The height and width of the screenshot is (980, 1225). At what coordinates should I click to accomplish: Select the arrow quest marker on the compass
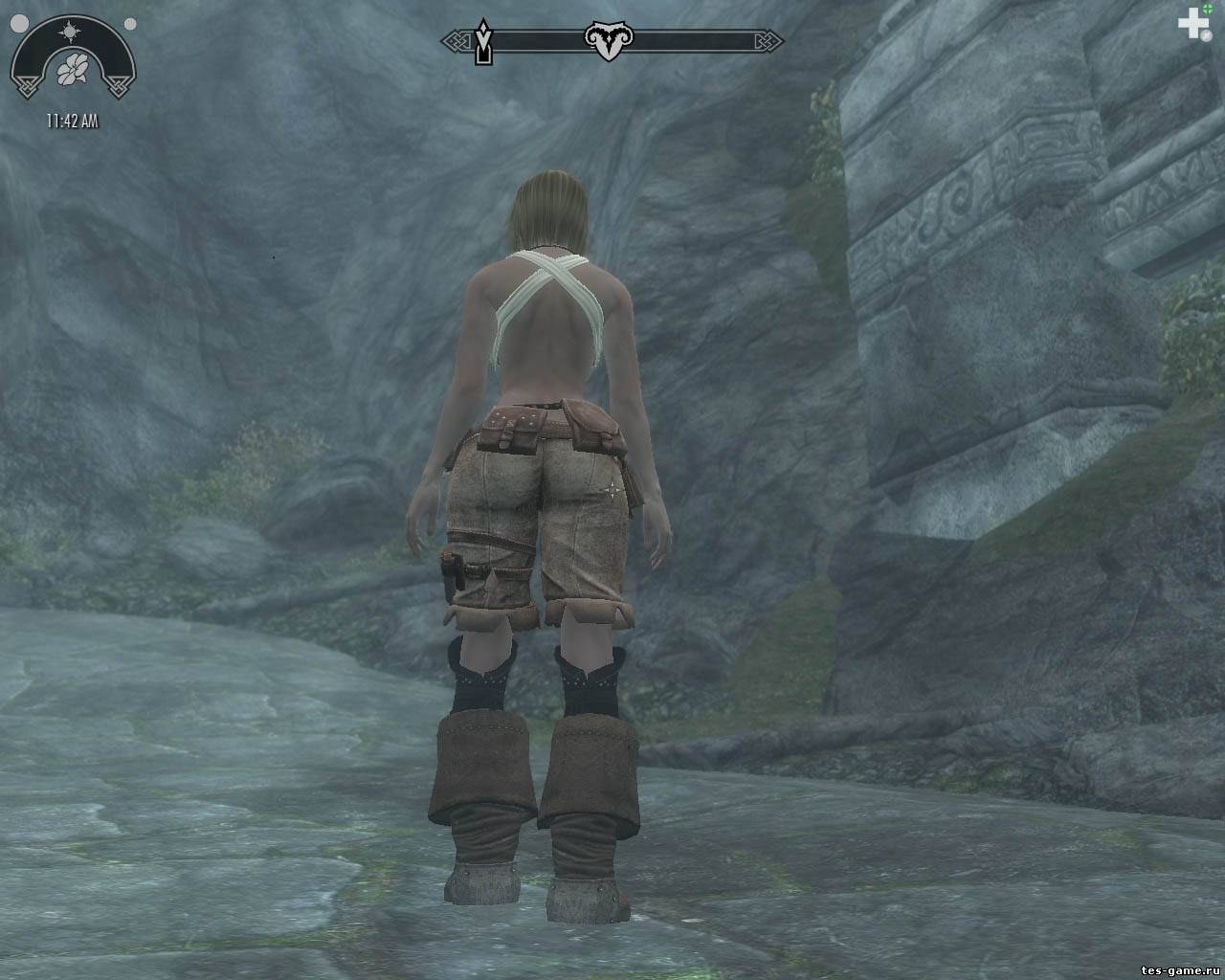[x=485, y=42]
